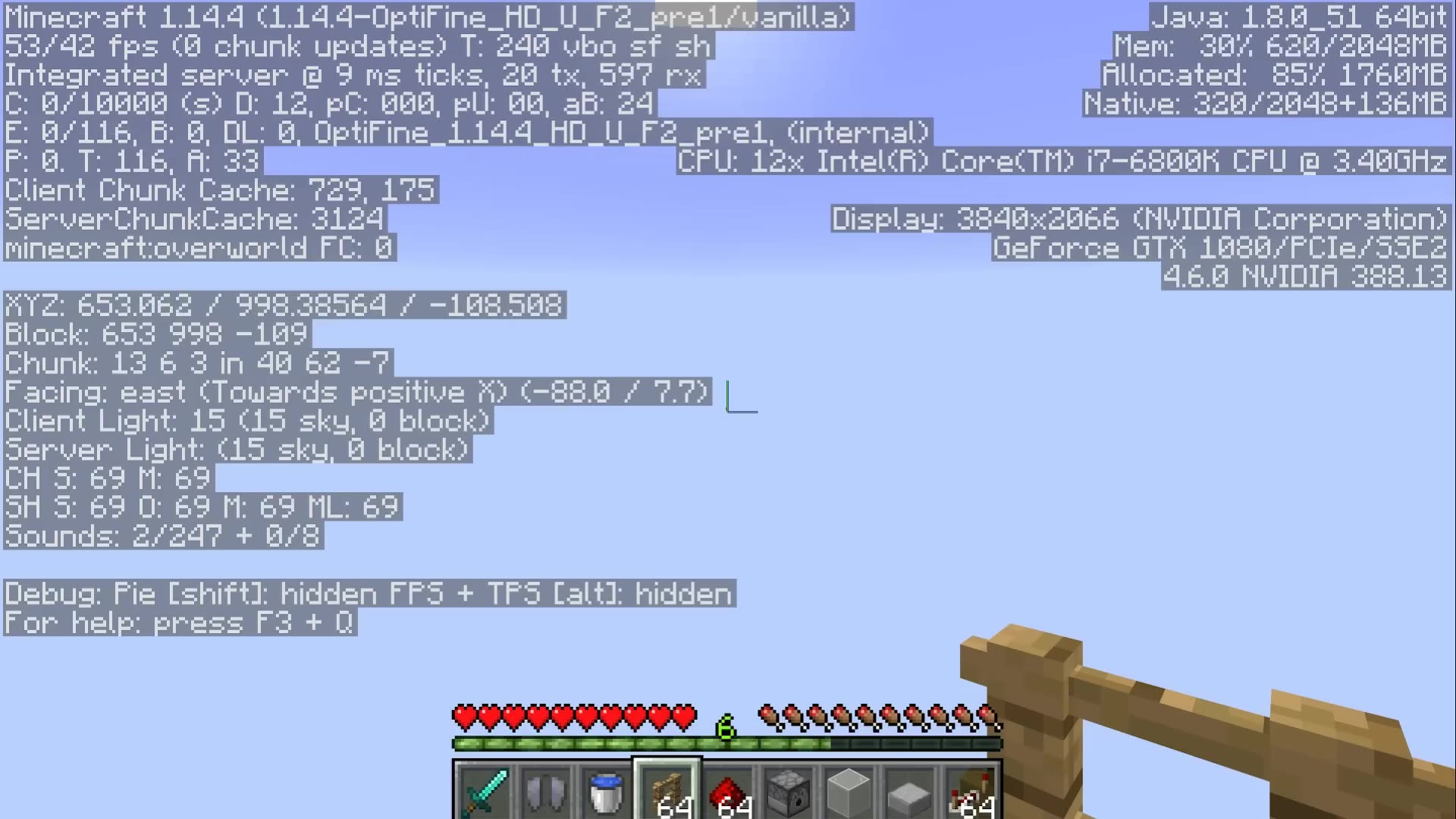Click the XYZ coordinates debug line
Screen dimensions: 1456x819
(283, 305)
